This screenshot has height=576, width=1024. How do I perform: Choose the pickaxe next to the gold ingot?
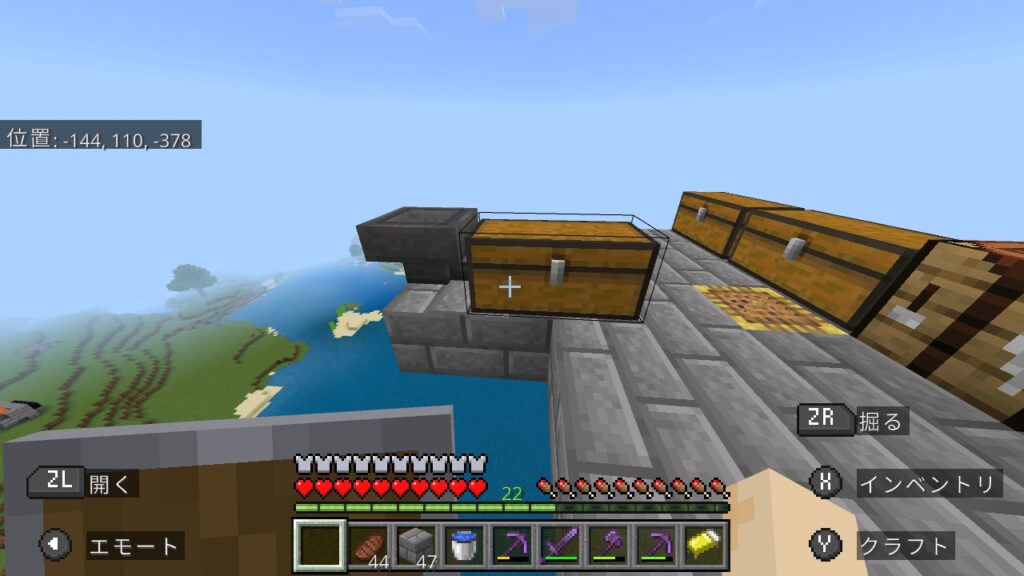click(655, 545)
